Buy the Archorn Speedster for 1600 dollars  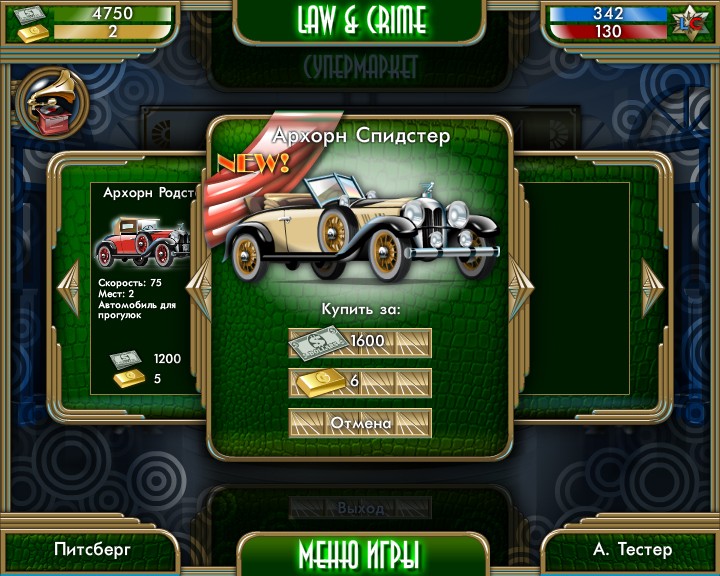coord(360,342)
